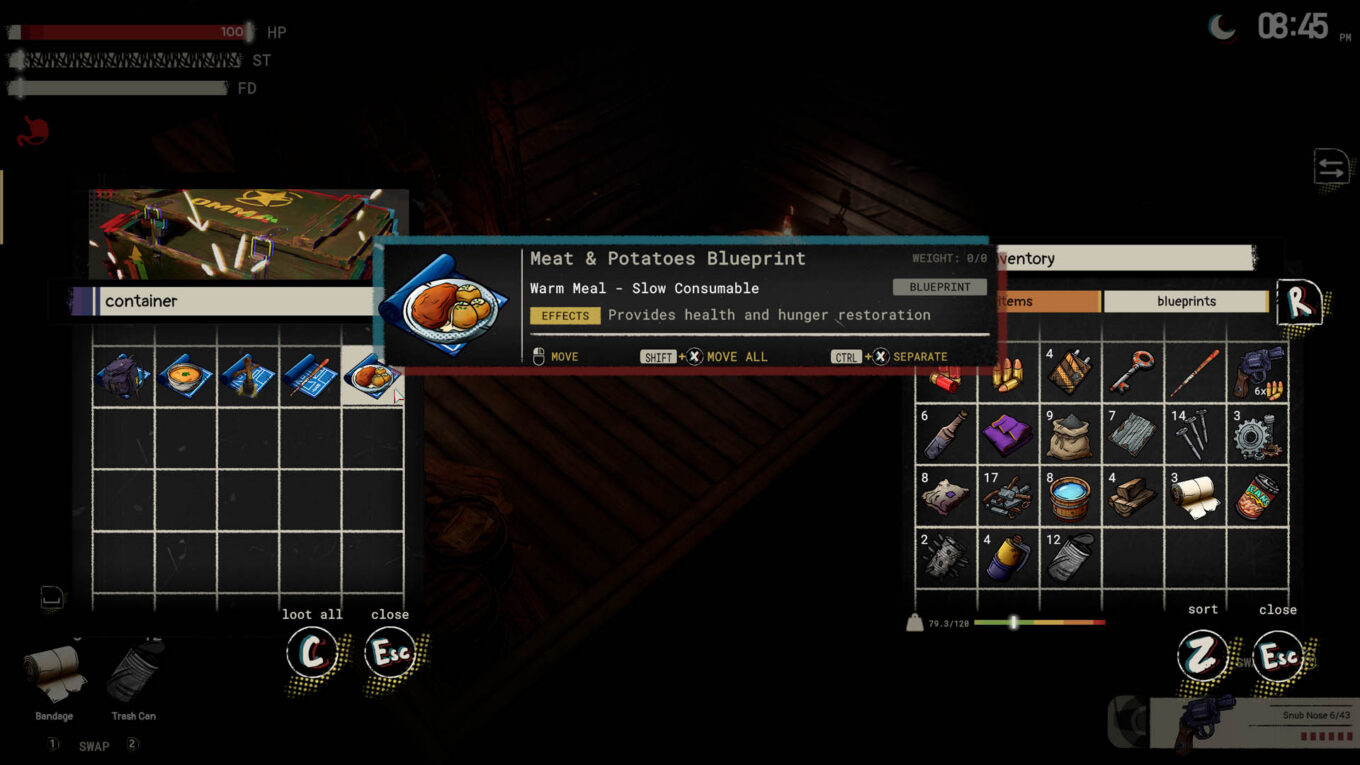This screenshot has height=765, width=1360.
Task: Pick the wooden water bucket stack
Action: pyautogui.click(x=1069, y=496)
